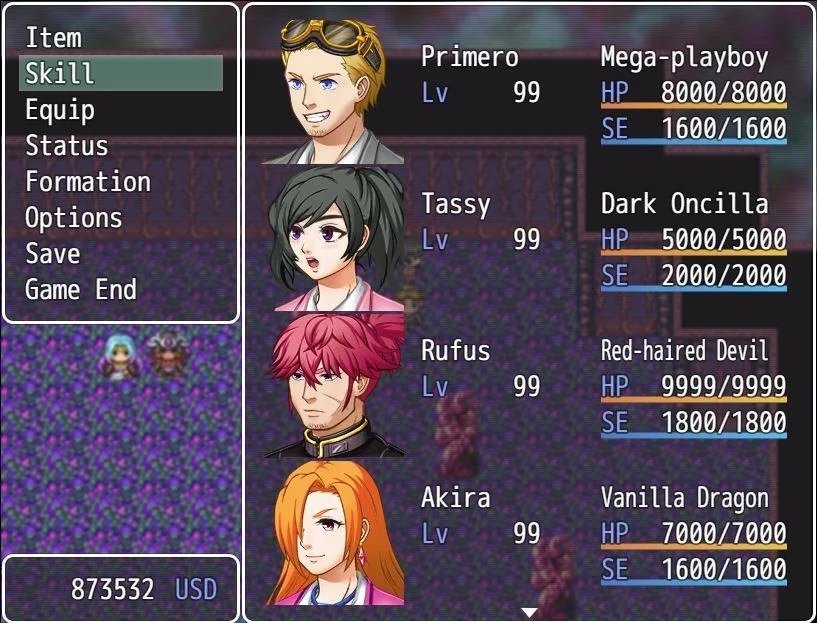Click the down arrow below the party list

click(530, 612)
